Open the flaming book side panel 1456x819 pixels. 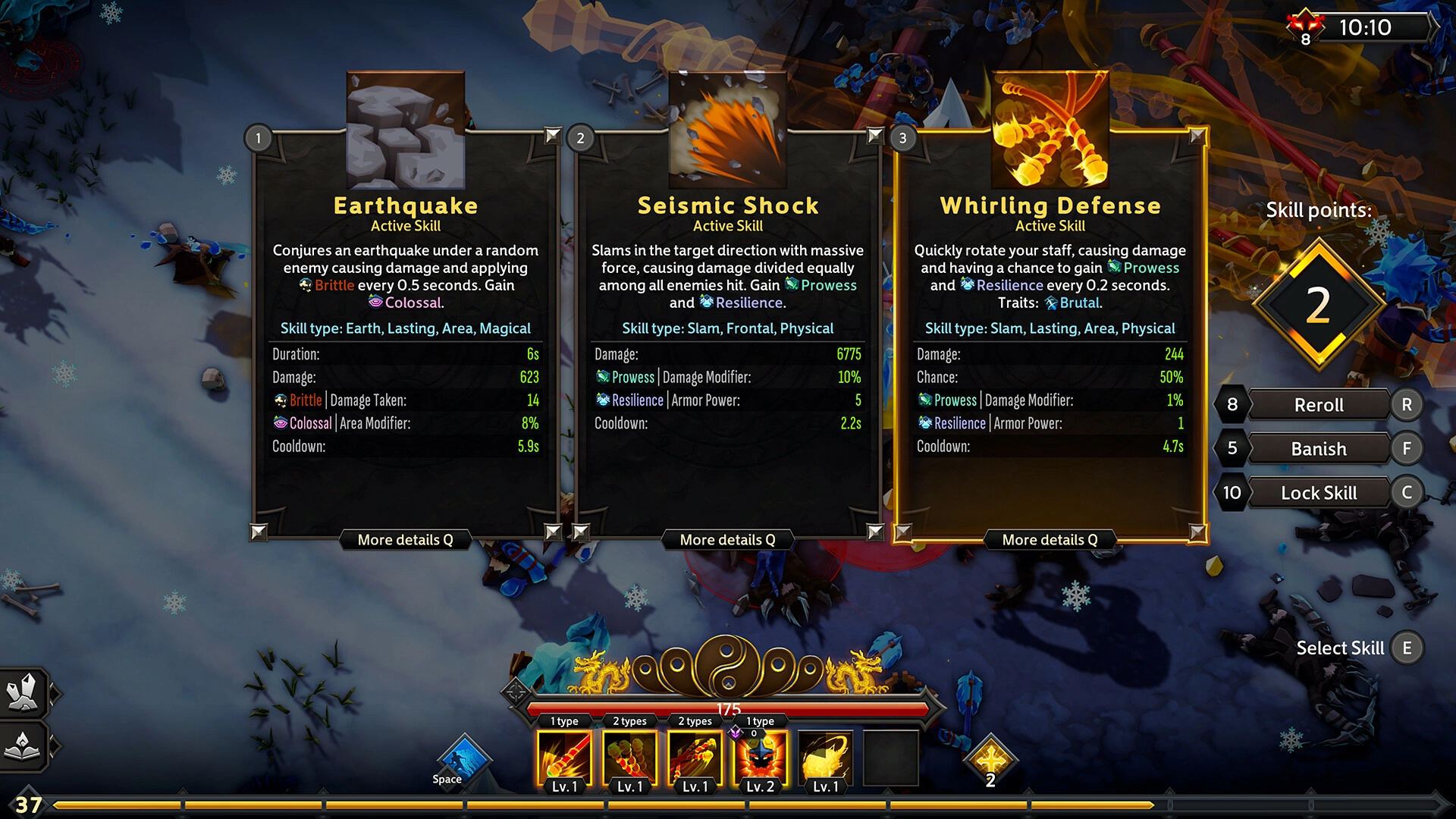[24, 745]
